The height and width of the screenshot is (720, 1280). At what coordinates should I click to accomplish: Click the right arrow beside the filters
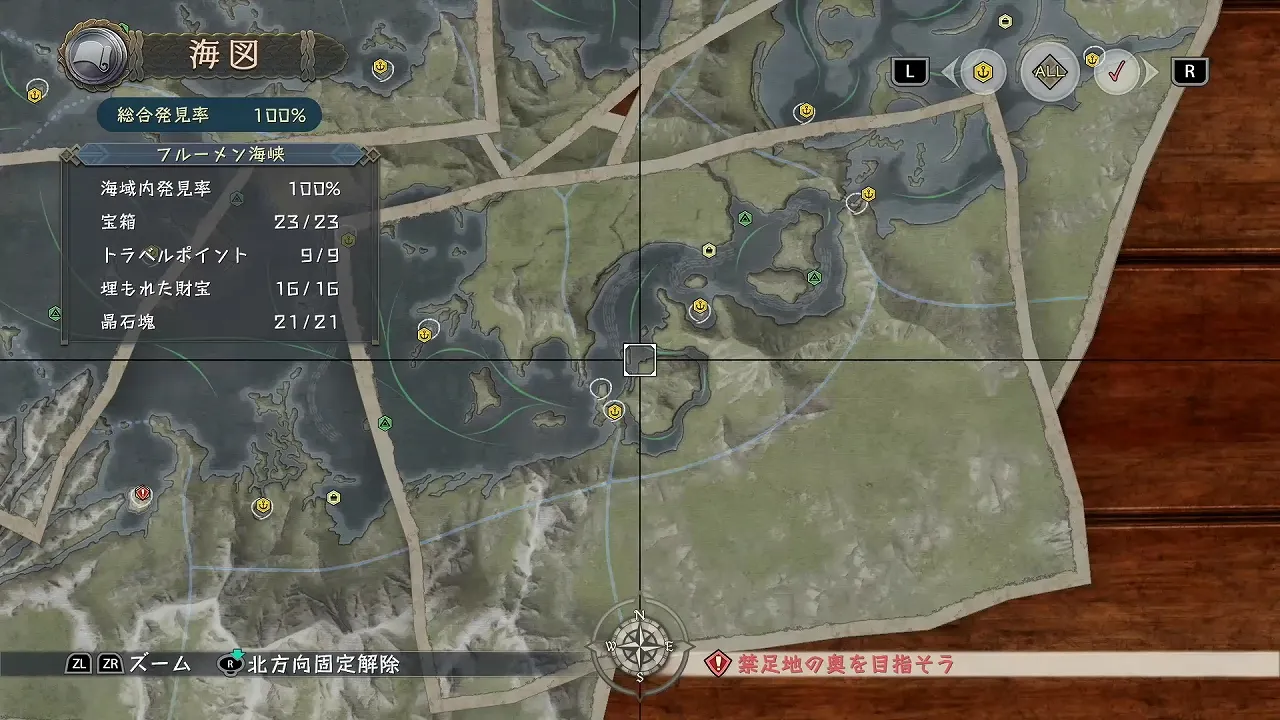1151,72
